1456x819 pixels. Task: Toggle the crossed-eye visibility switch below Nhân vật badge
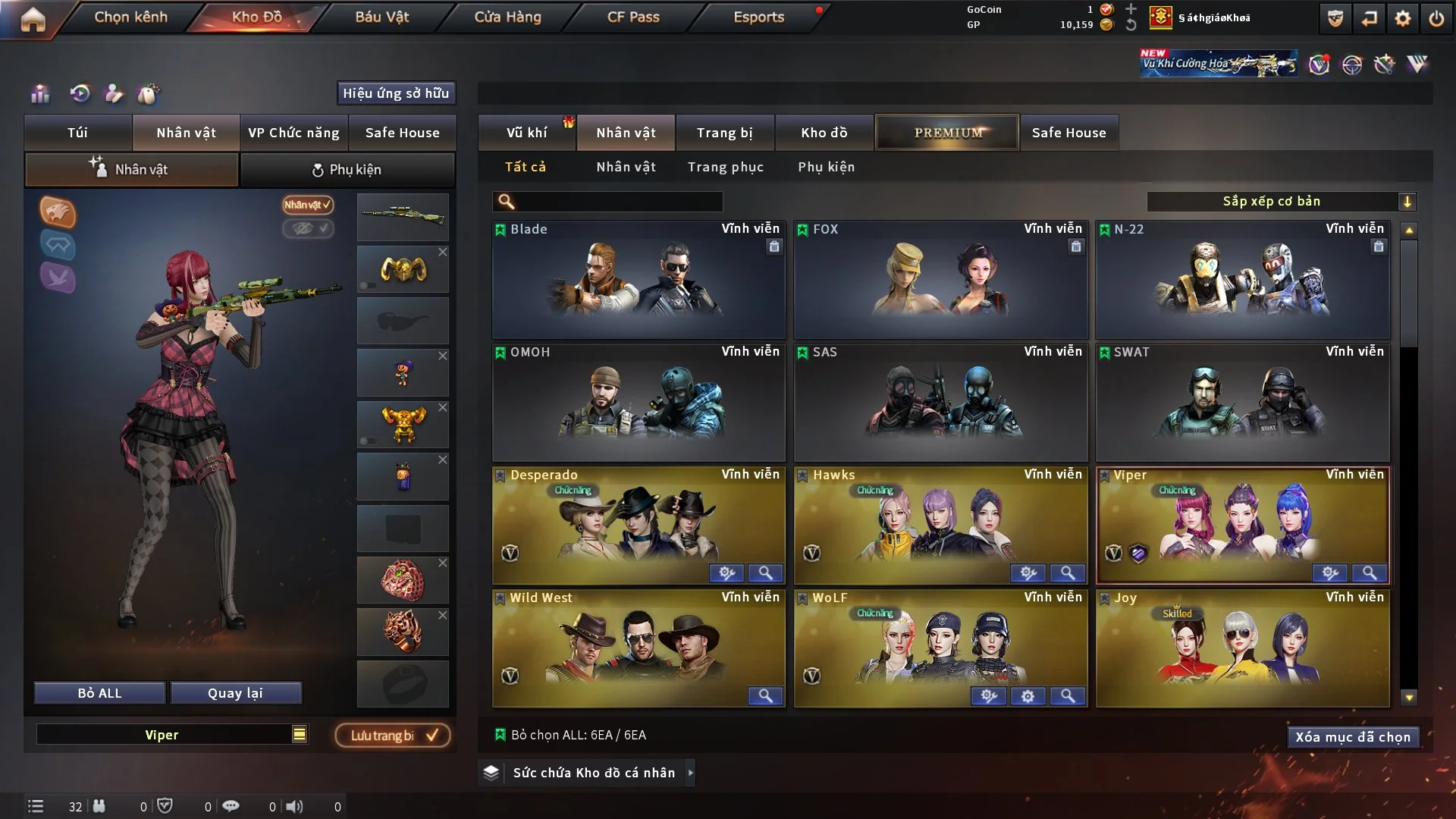(x=308, y=230)
